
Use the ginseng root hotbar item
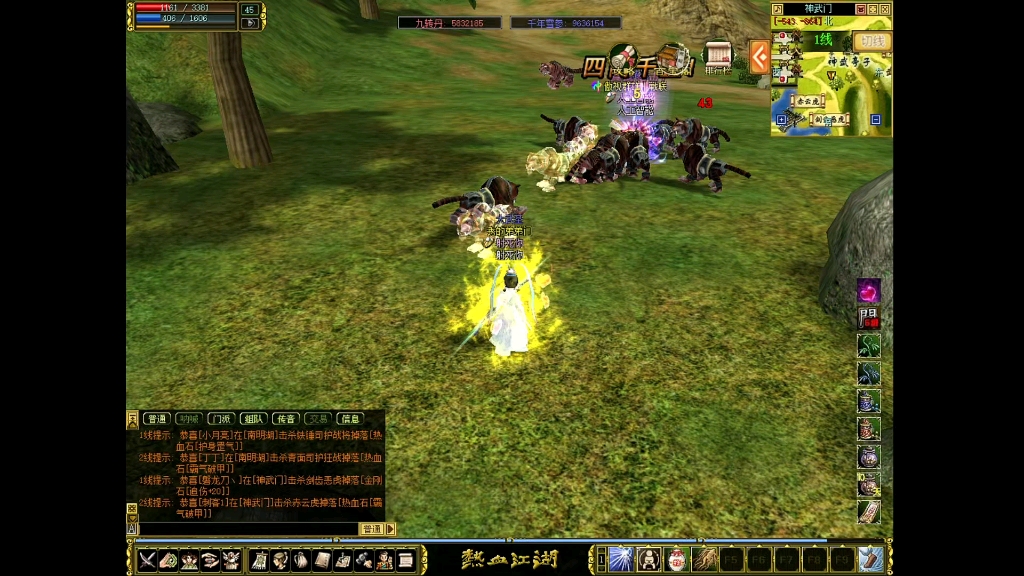click(703, 559)
